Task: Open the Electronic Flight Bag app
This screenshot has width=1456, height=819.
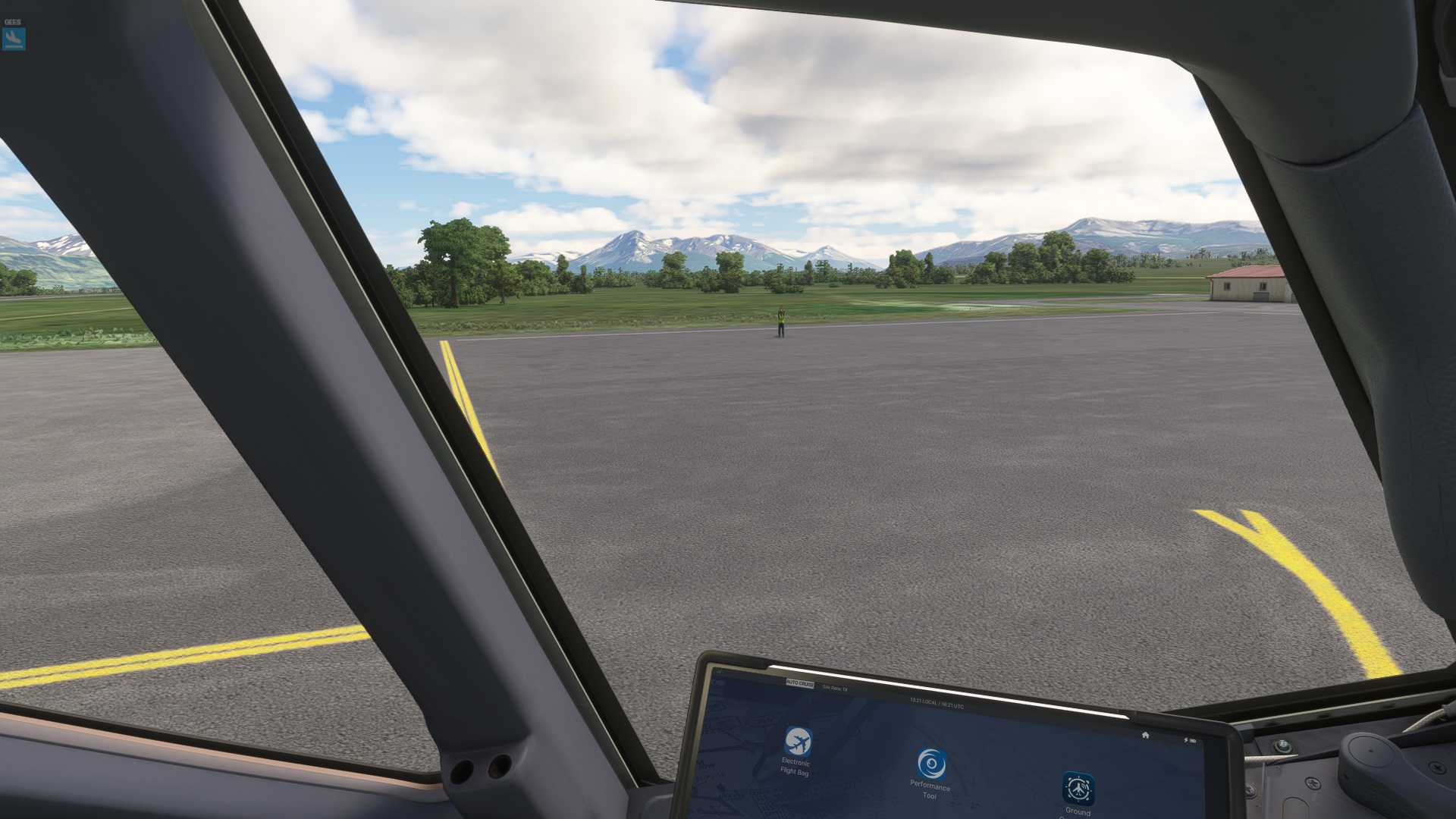Action: (797, 741)
